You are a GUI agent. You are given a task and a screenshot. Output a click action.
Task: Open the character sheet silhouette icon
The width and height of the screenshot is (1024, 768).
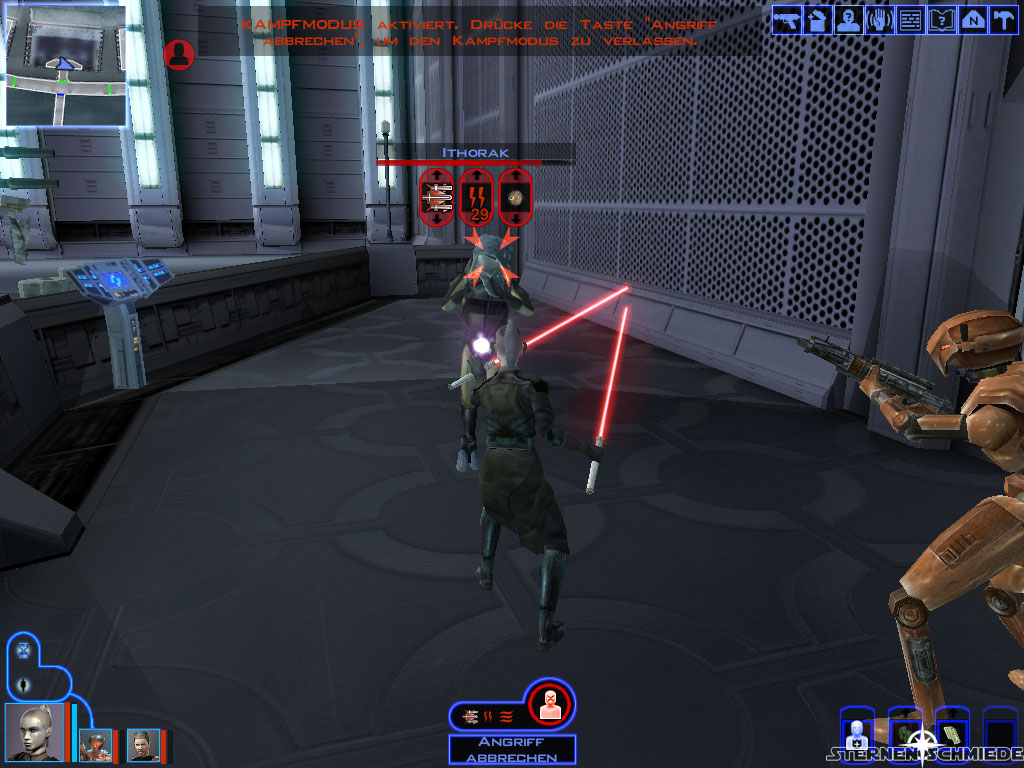(849, 19)
